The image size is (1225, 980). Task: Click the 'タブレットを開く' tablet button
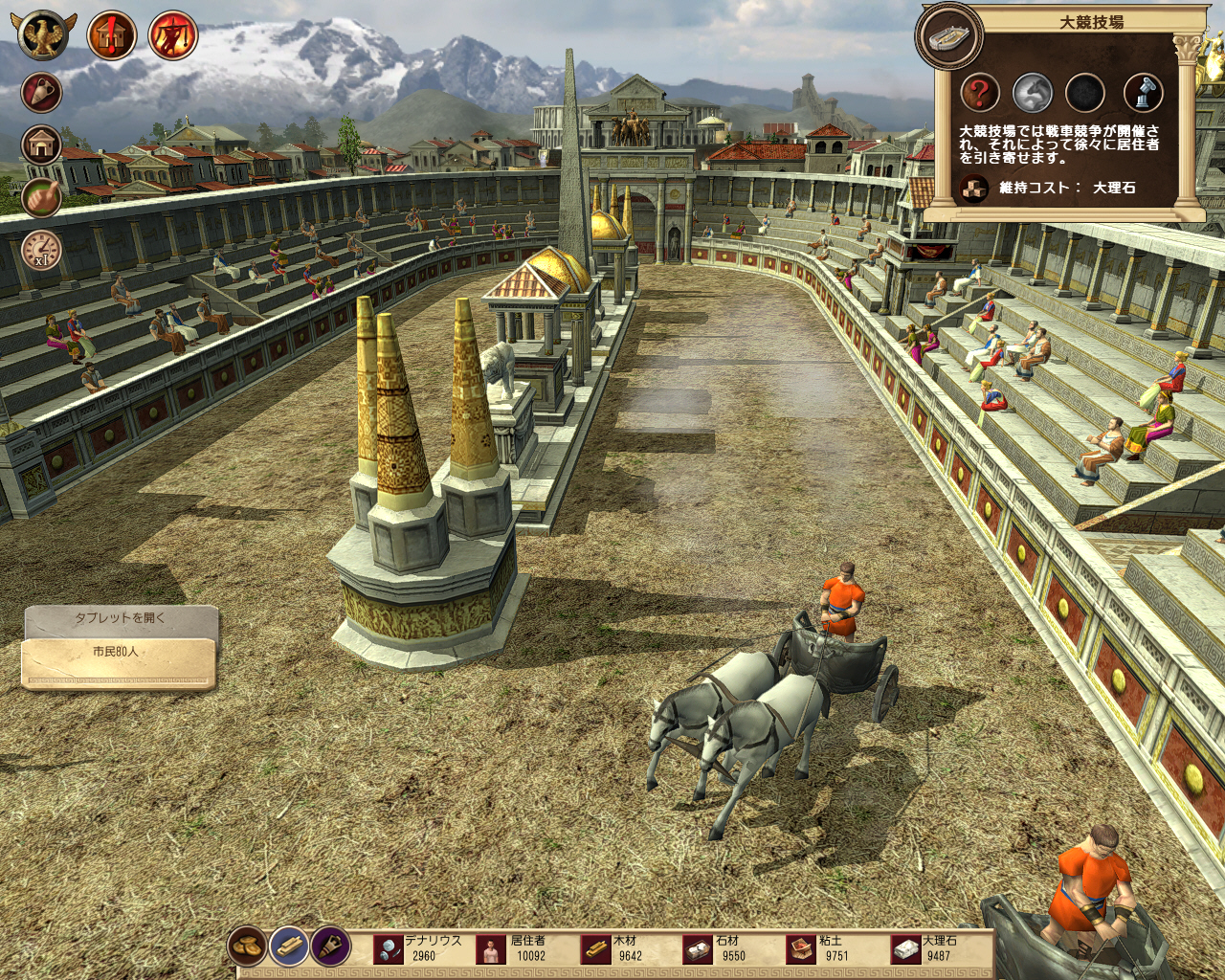[x=121, y=619]
